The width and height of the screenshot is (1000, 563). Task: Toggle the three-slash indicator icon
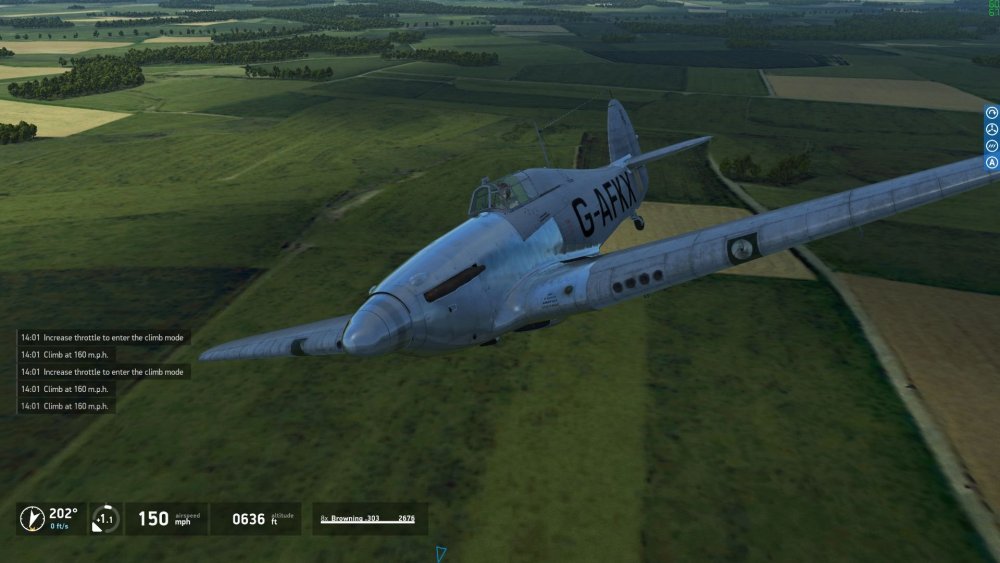click(992, 146)
